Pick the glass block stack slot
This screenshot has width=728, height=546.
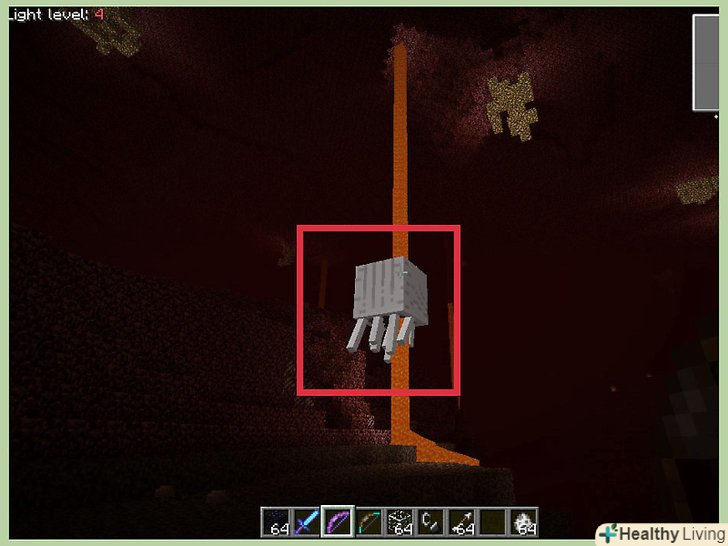pyautogui.click(x=400, y=522)
